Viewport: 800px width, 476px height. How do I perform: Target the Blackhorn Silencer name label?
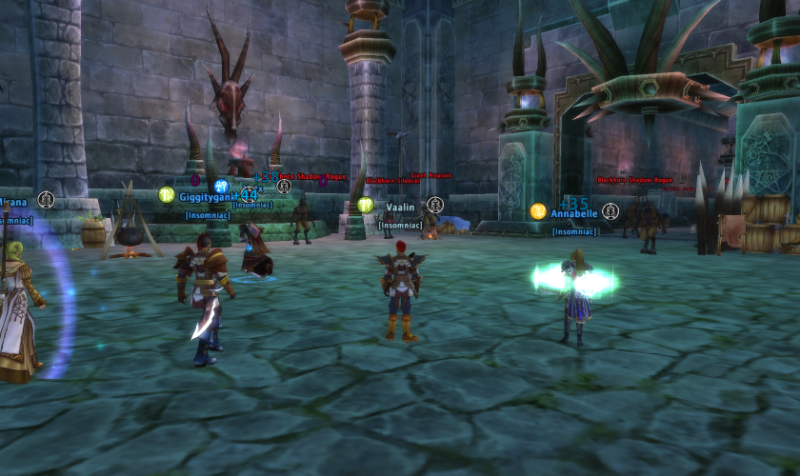tap(391, 181)
